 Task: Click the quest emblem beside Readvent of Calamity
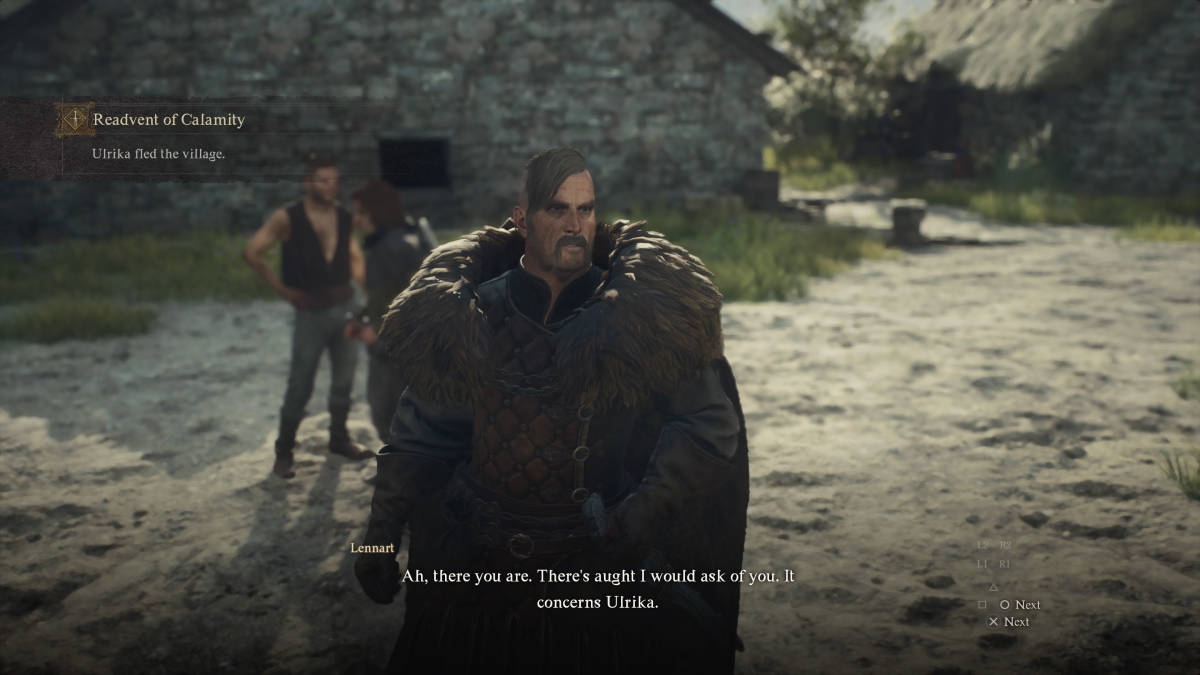pos(73,120)
